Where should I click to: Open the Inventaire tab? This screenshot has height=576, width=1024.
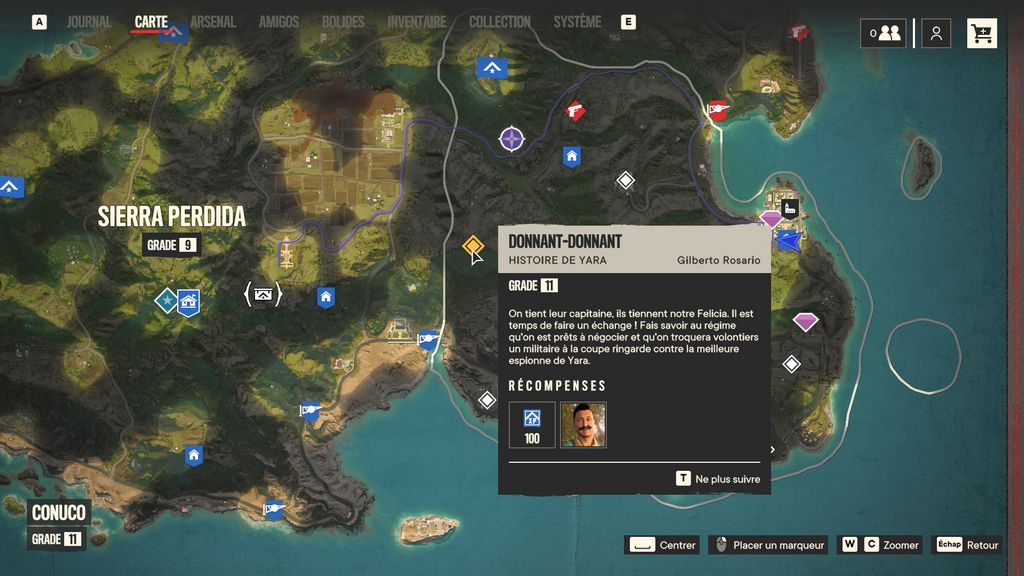(416, 22)
